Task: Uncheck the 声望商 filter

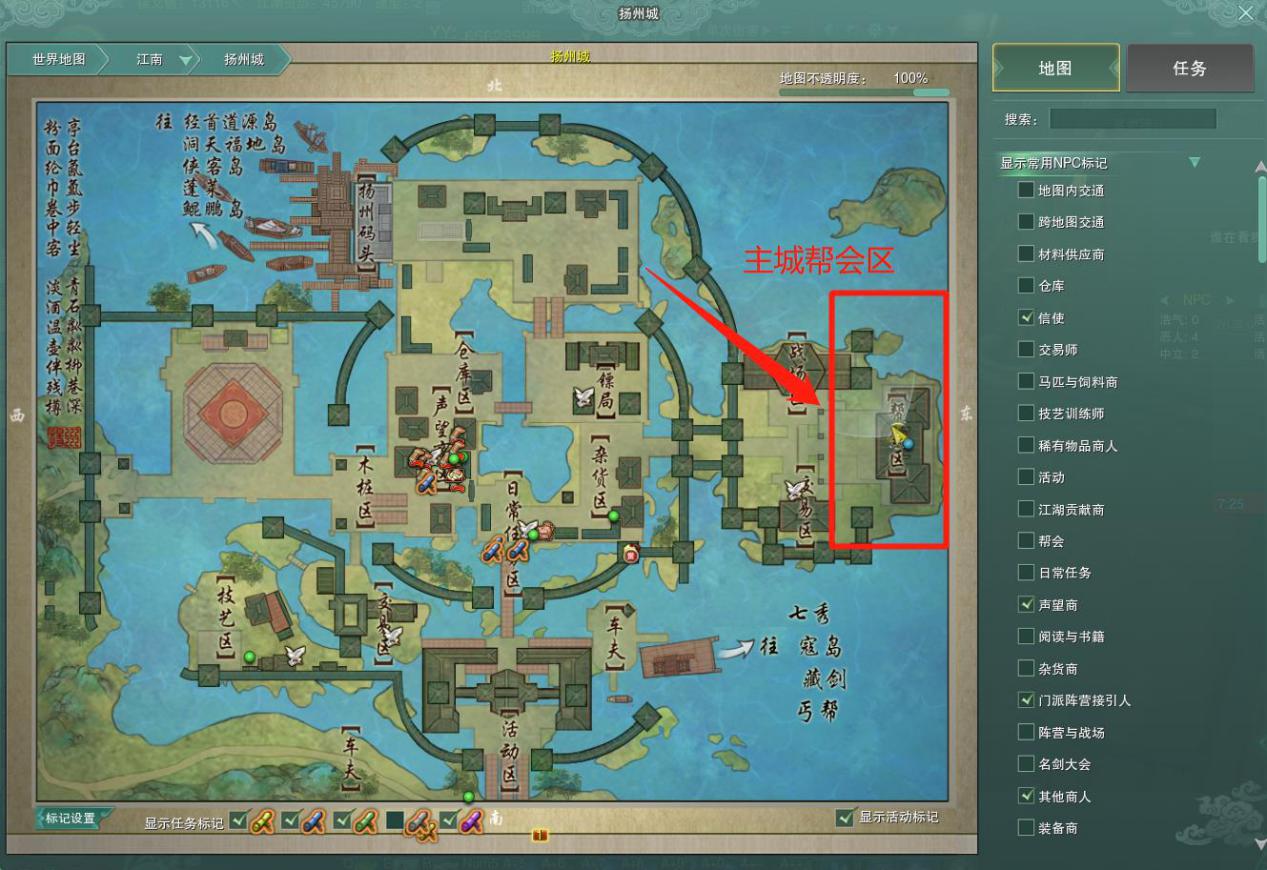Action: click(x=1026, y=604)
